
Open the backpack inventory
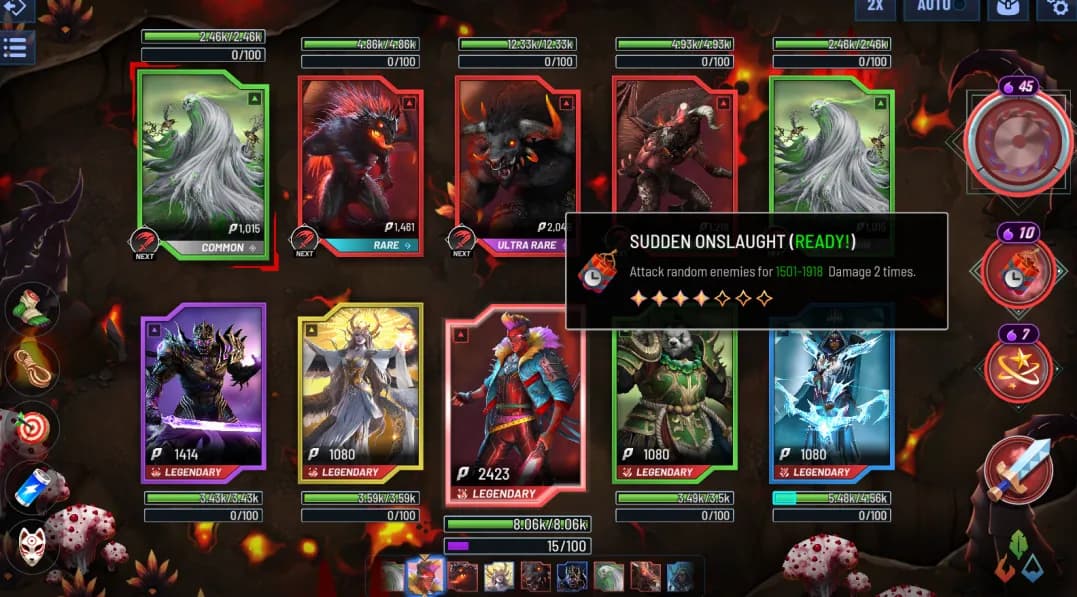click(x=1008, y=8)
